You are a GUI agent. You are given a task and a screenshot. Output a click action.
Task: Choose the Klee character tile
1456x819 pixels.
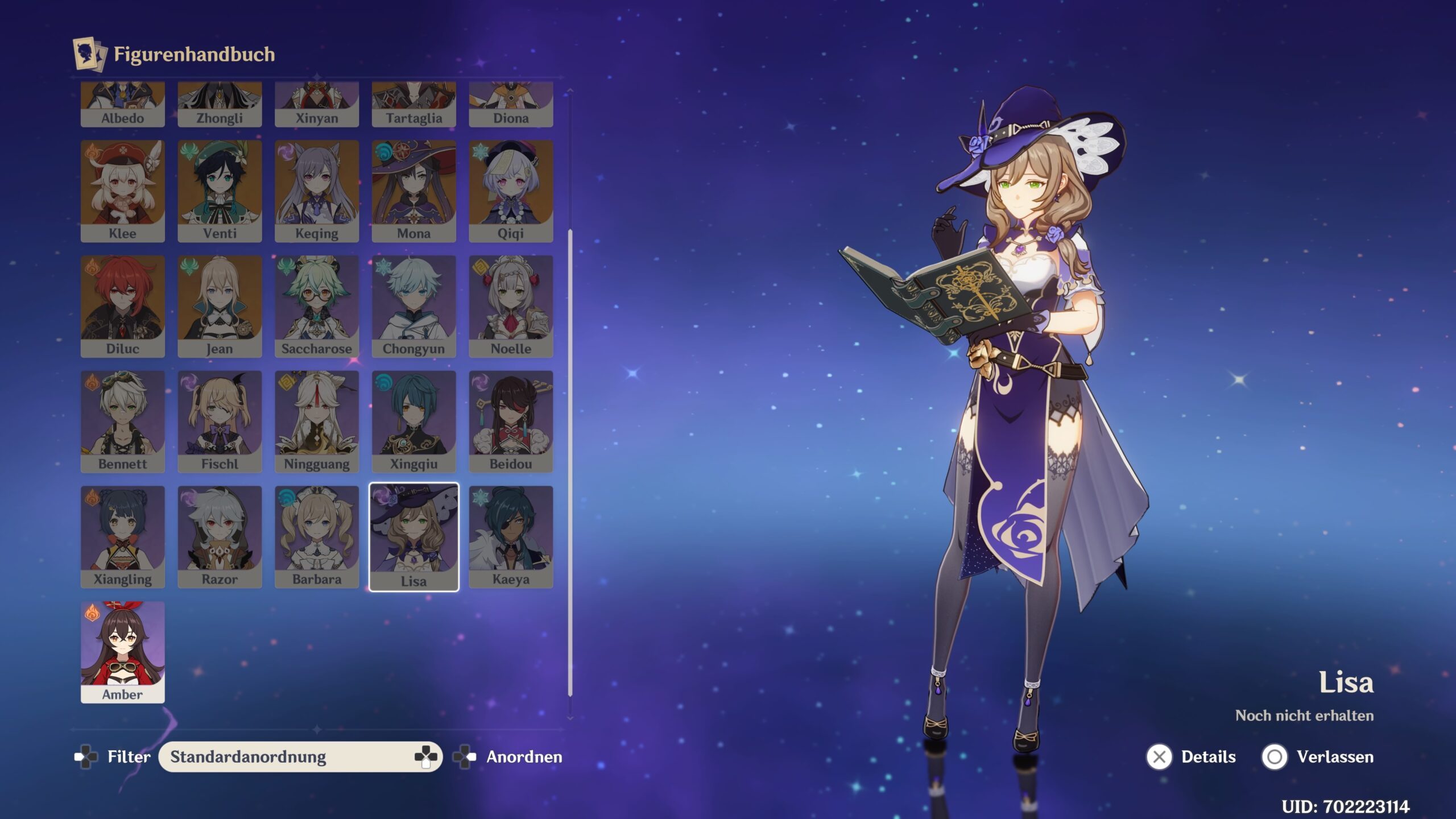click(x=122, y=191)
